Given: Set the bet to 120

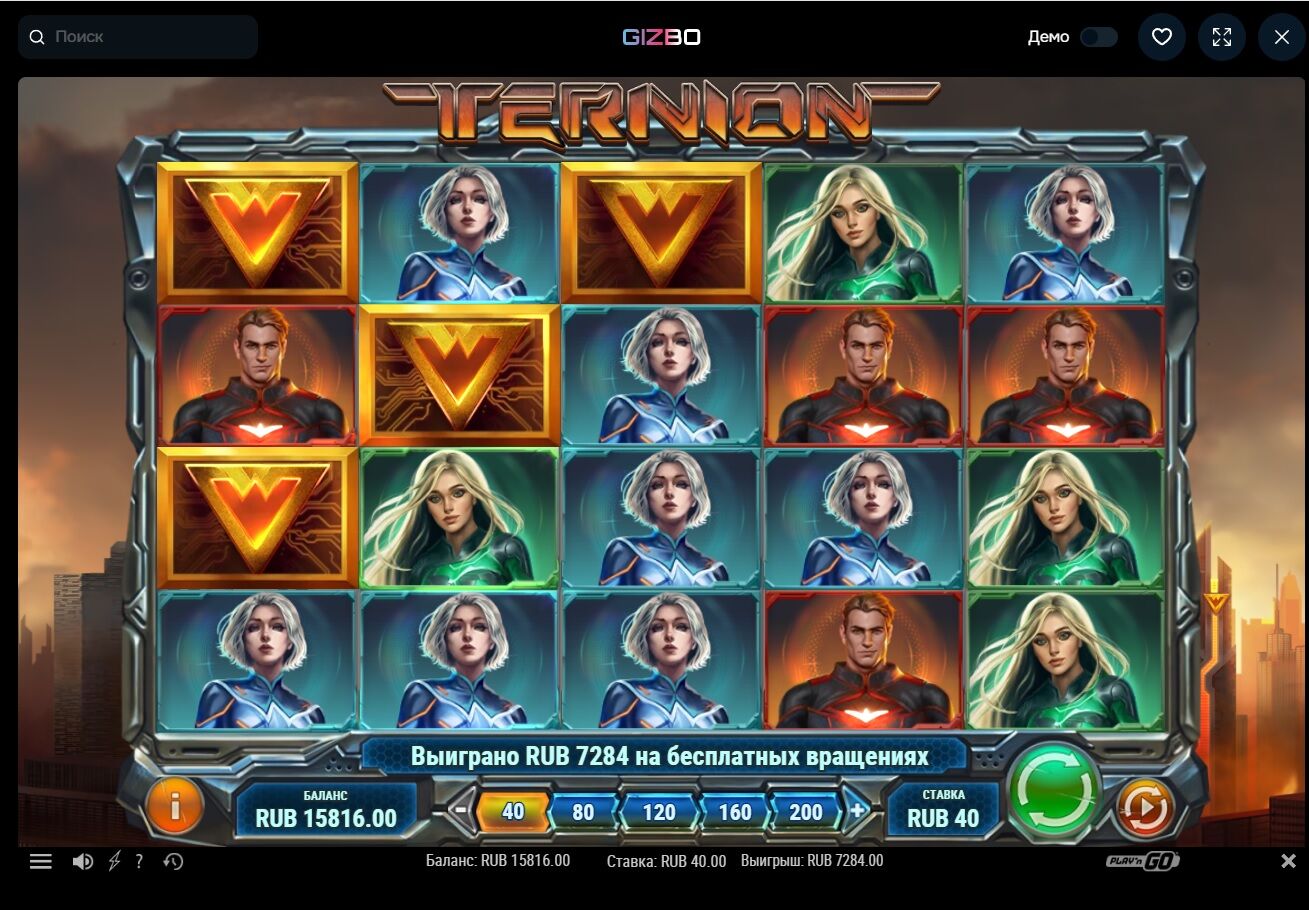Looking at the screenshot, I should coord(658,811).
